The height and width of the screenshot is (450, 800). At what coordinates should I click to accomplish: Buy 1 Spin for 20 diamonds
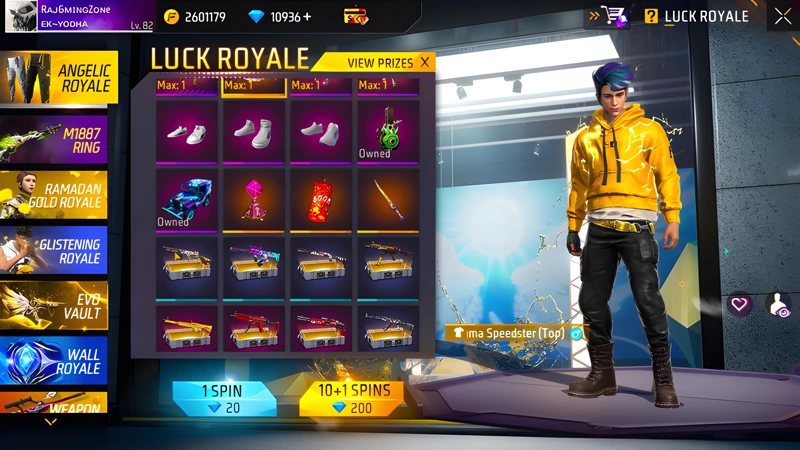click(x=219, y=398)
